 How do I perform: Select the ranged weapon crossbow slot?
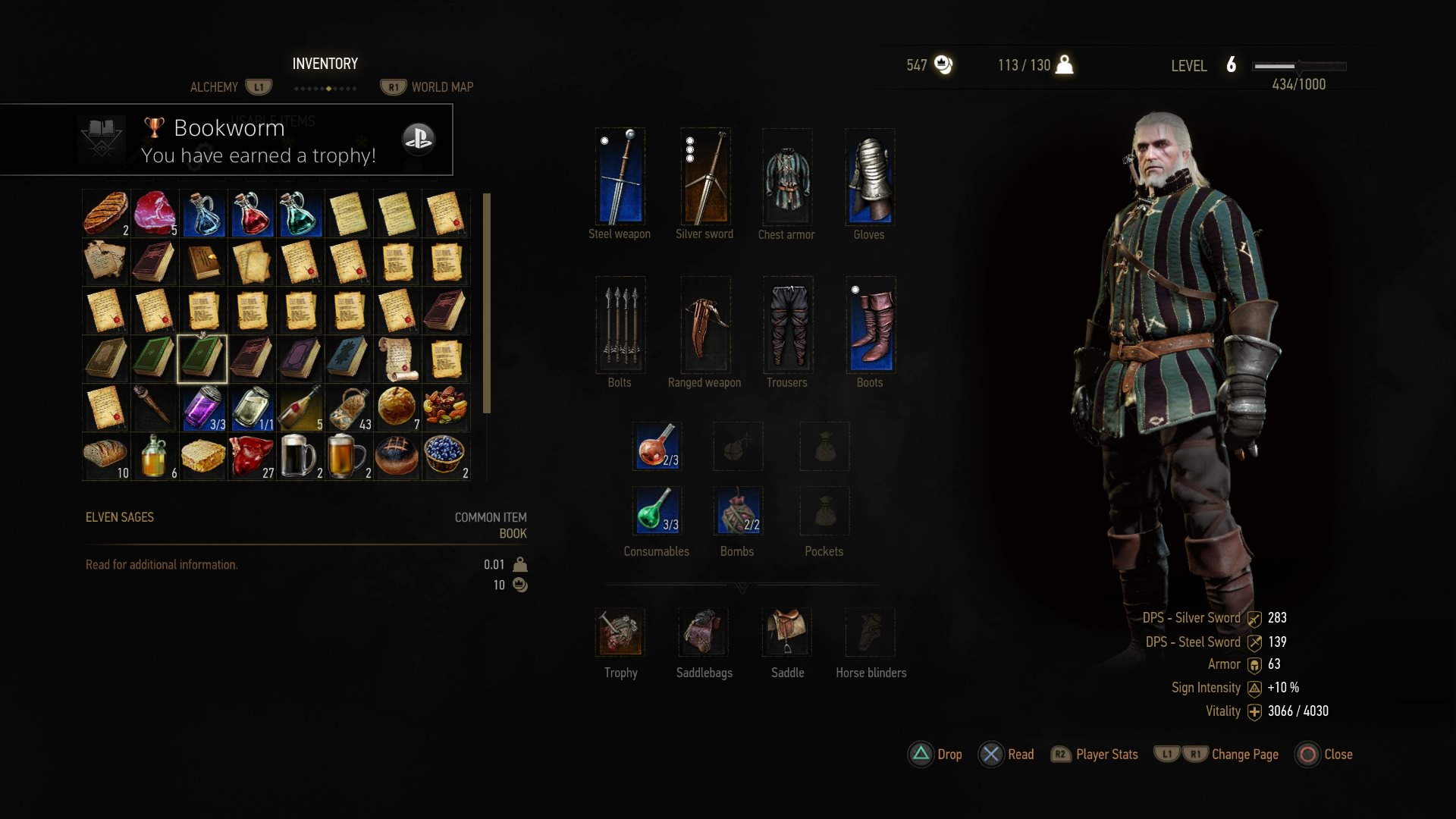(705, 325)
